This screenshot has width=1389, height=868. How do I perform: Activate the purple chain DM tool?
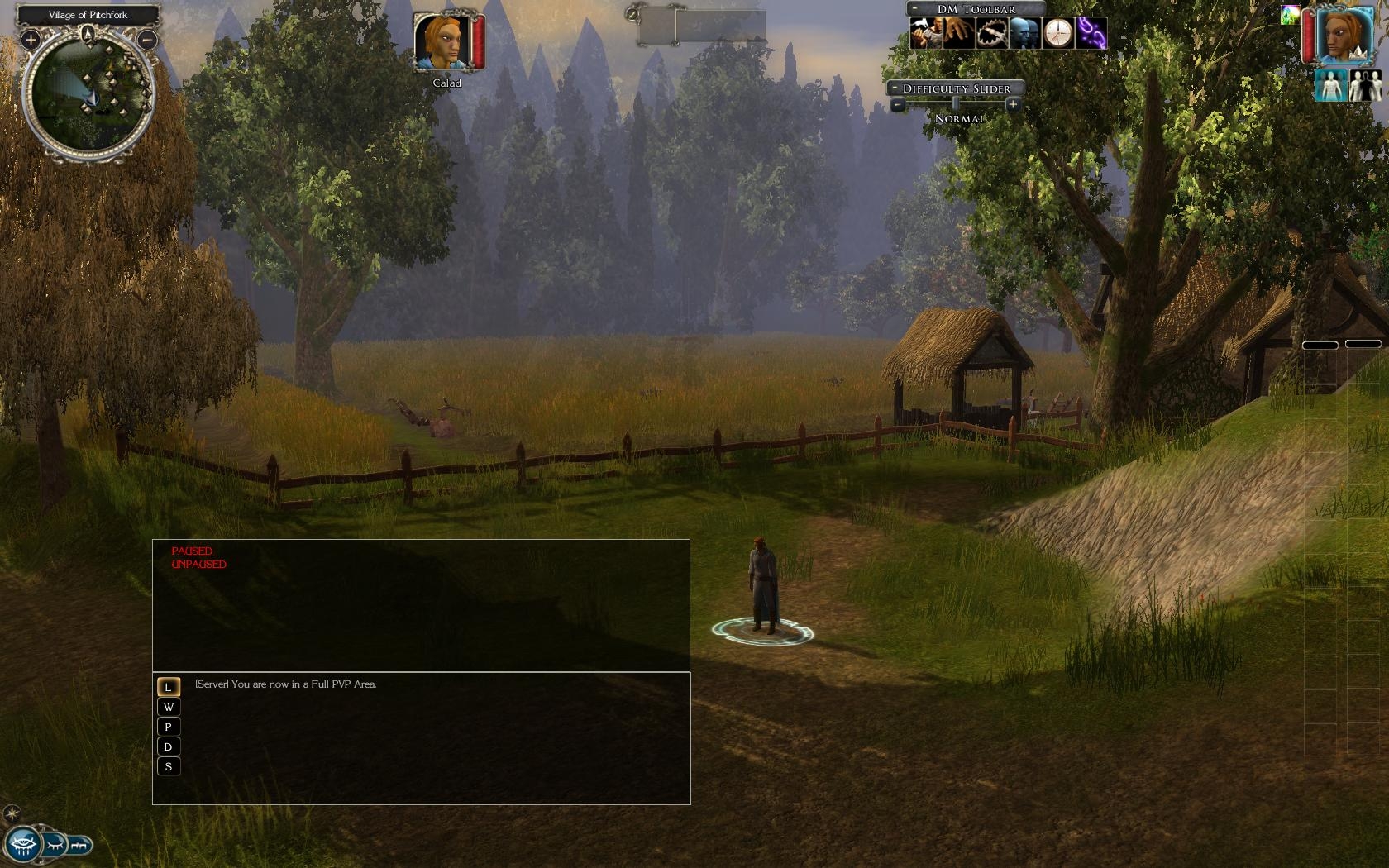click(1091, 34)
